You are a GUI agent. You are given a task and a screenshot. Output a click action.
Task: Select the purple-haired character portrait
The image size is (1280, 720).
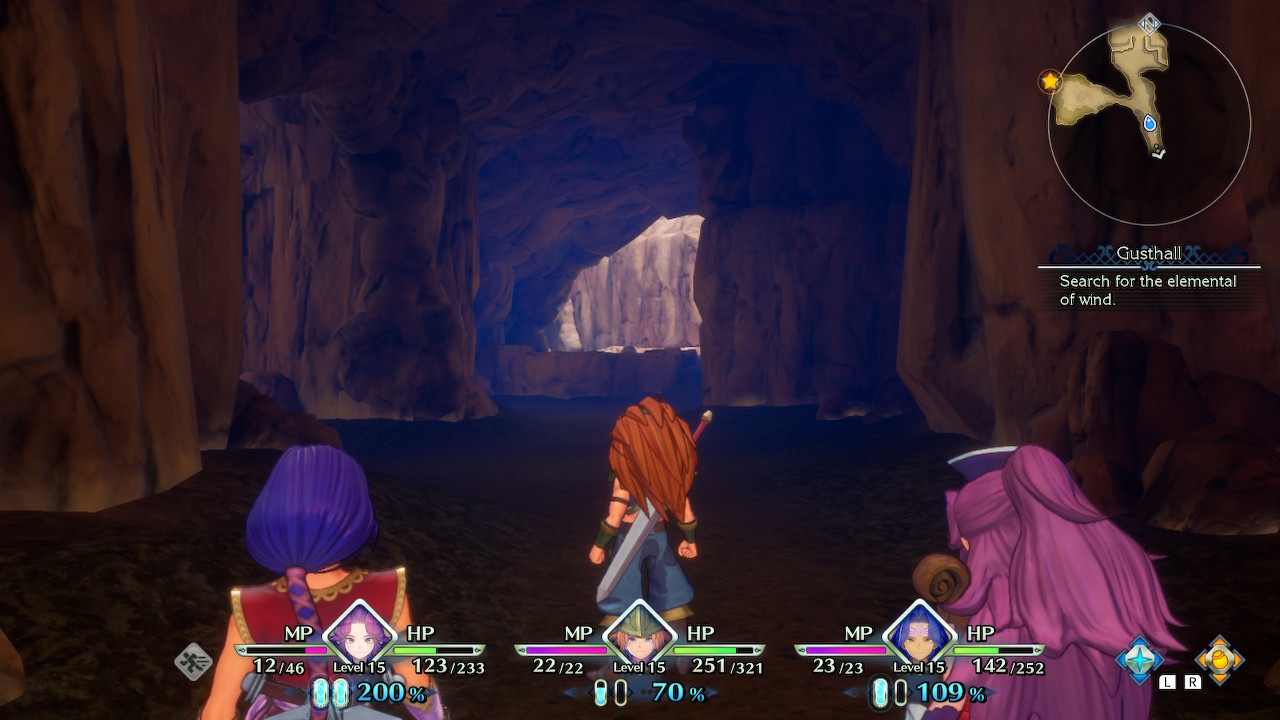(x=359, y=633)
